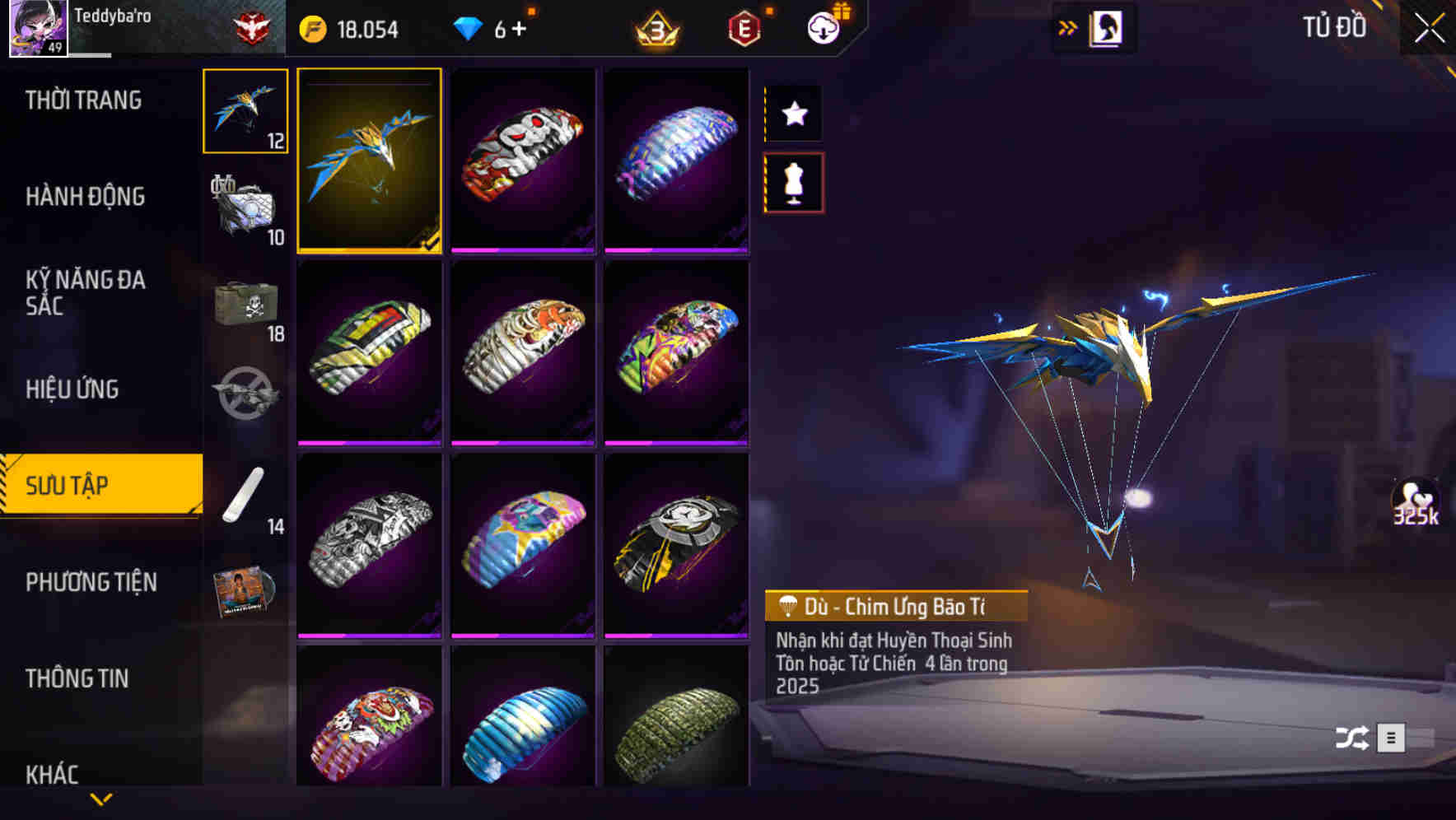The height and width of the screenshot is (820, 1456).
Task: Toggle the favorite star for this parachute
Action: pyautogui.click(x=793, y=114)
